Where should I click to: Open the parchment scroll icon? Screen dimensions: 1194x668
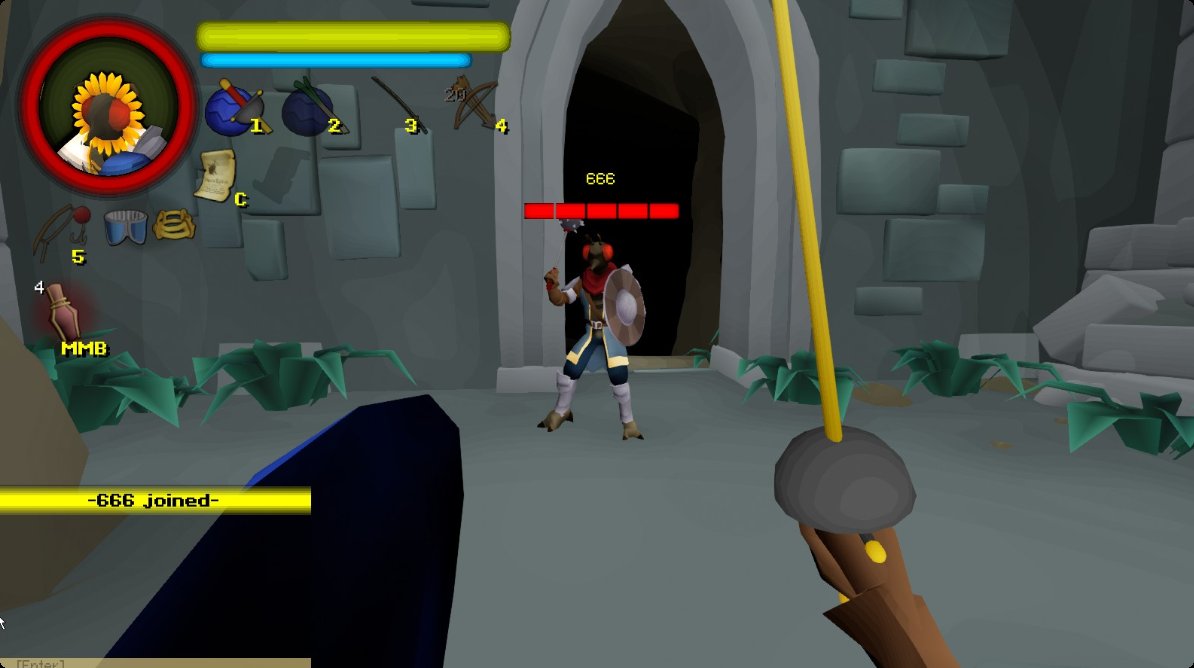tap(216, 175)
